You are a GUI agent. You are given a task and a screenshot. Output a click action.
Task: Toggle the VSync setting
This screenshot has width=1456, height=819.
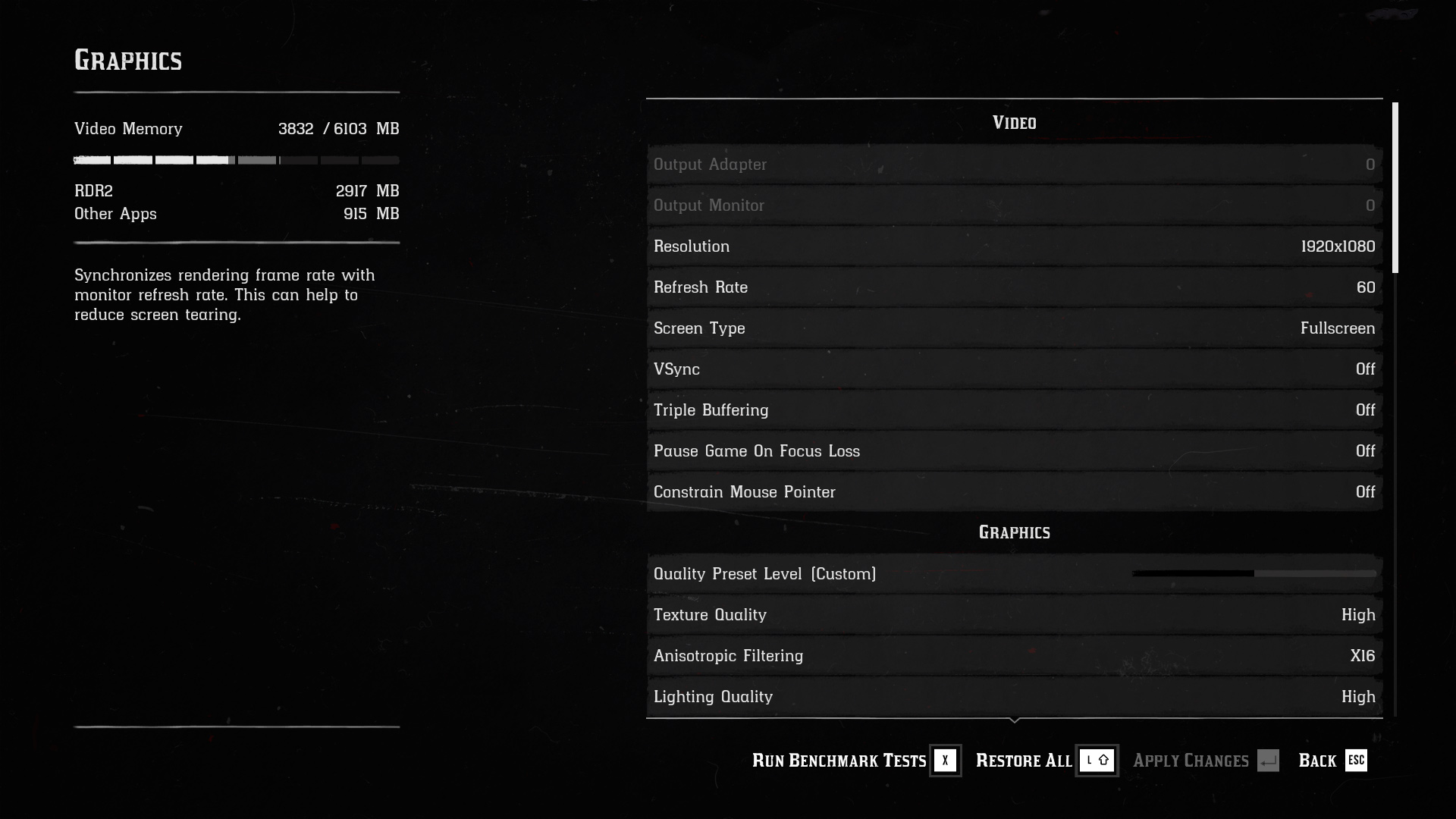click(1014, 369)
